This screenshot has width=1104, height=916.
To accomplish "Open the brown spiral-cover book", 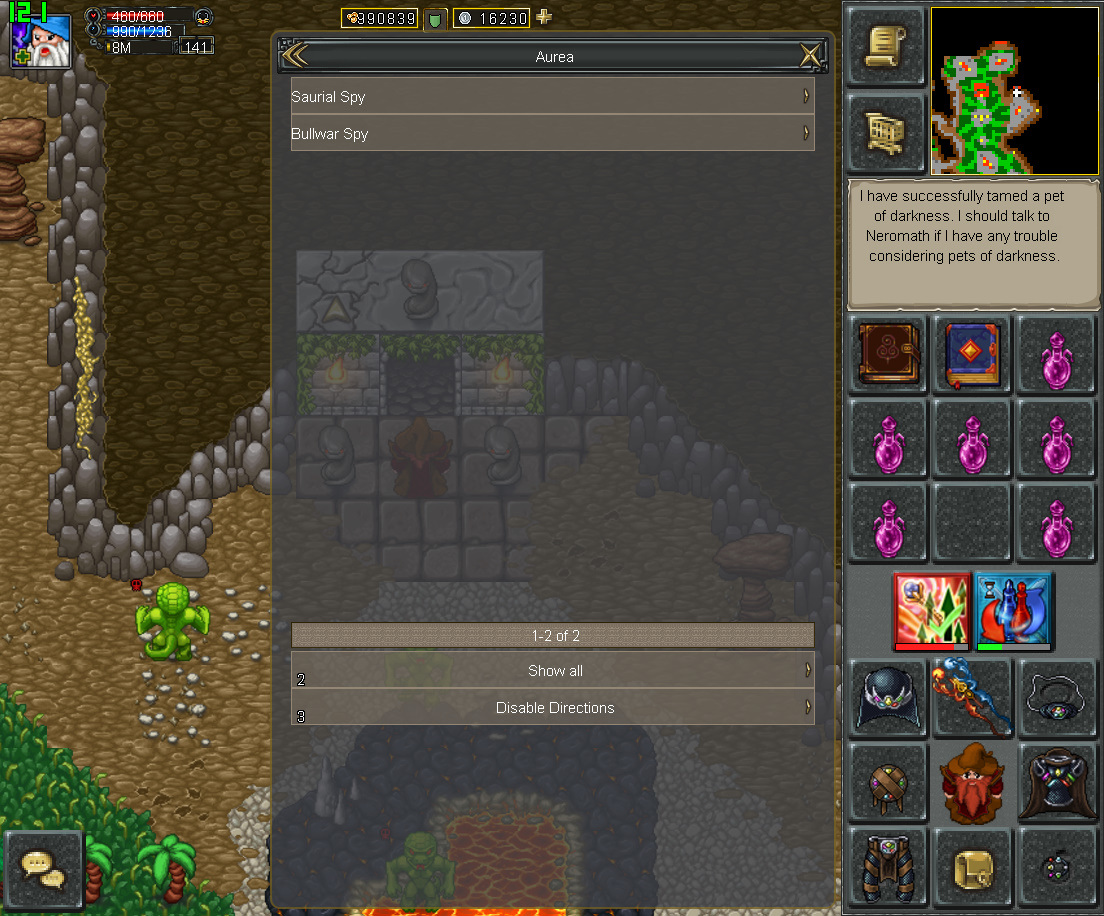I will (888, 355).
